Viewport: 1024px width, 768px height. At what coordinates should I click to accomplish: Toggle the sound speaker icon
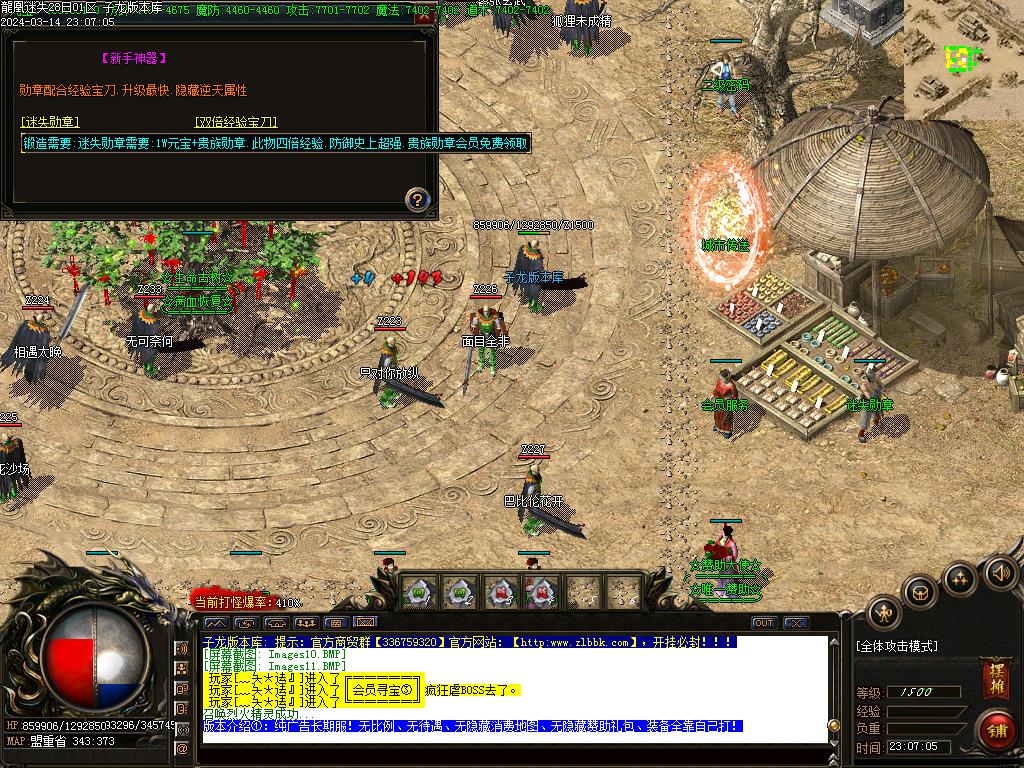(x=1000, y=573)
